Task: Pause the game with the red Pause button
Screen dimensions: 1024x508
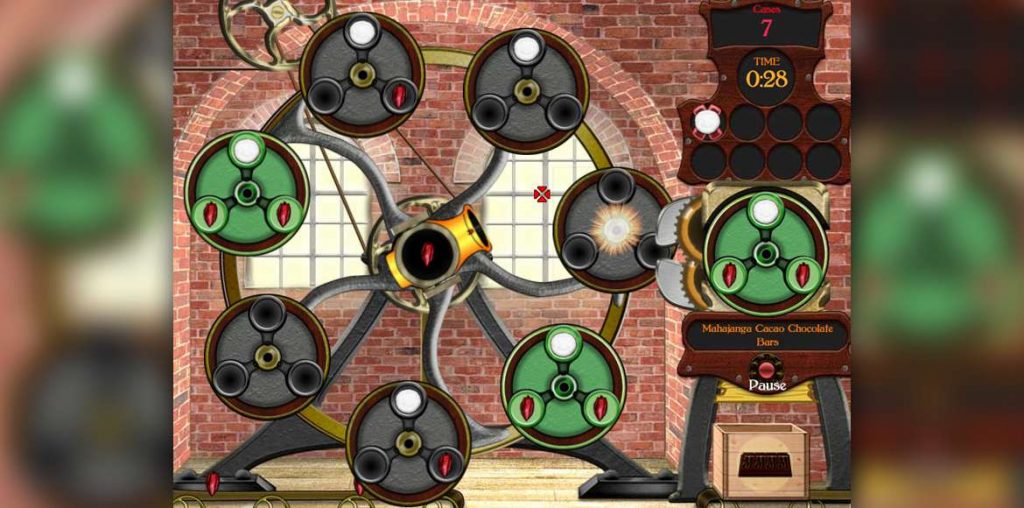Action: coord(766,371)
